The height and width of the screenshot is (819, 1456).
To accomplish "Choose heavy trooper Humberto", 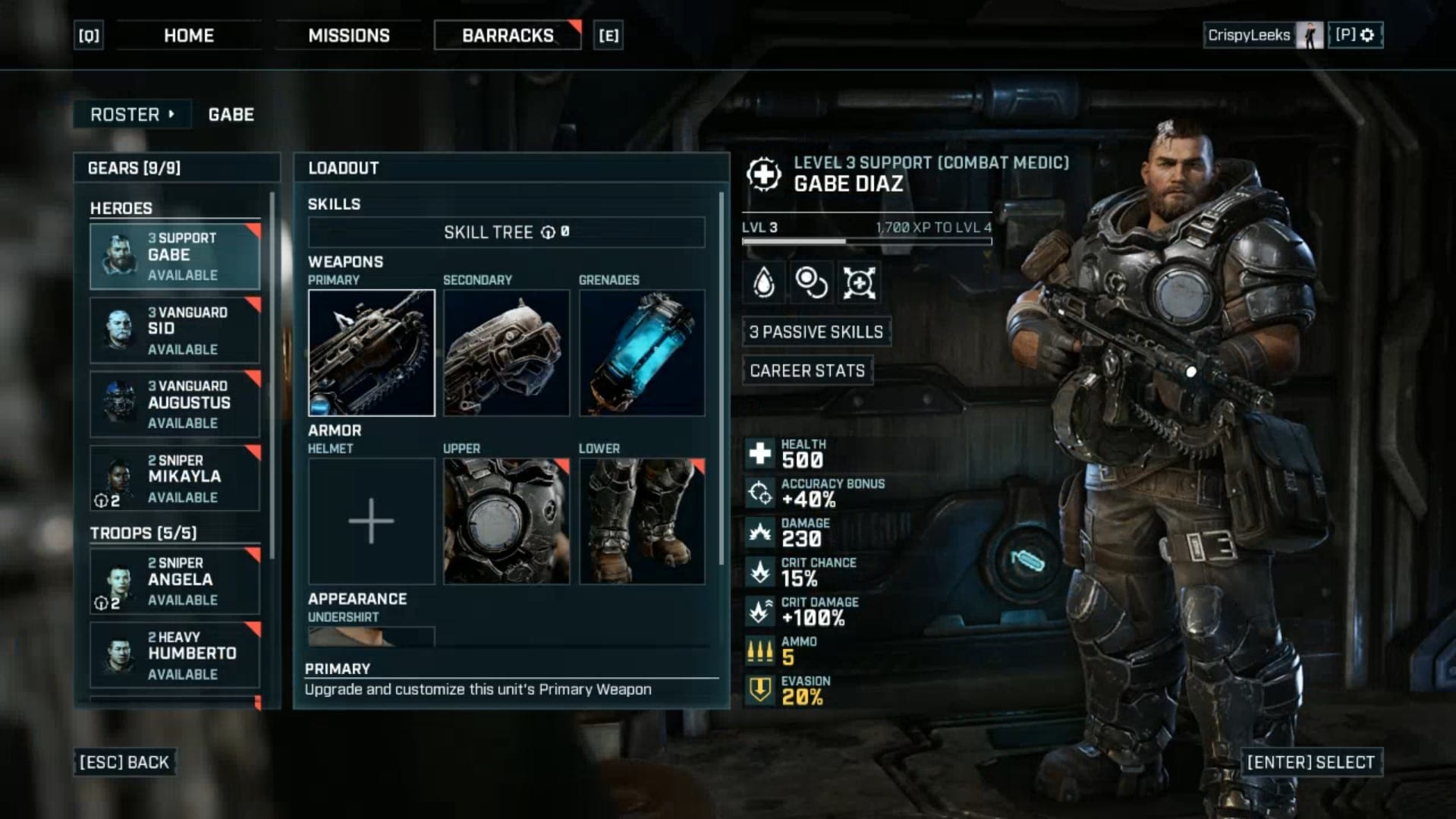I will tap(175, 654).
